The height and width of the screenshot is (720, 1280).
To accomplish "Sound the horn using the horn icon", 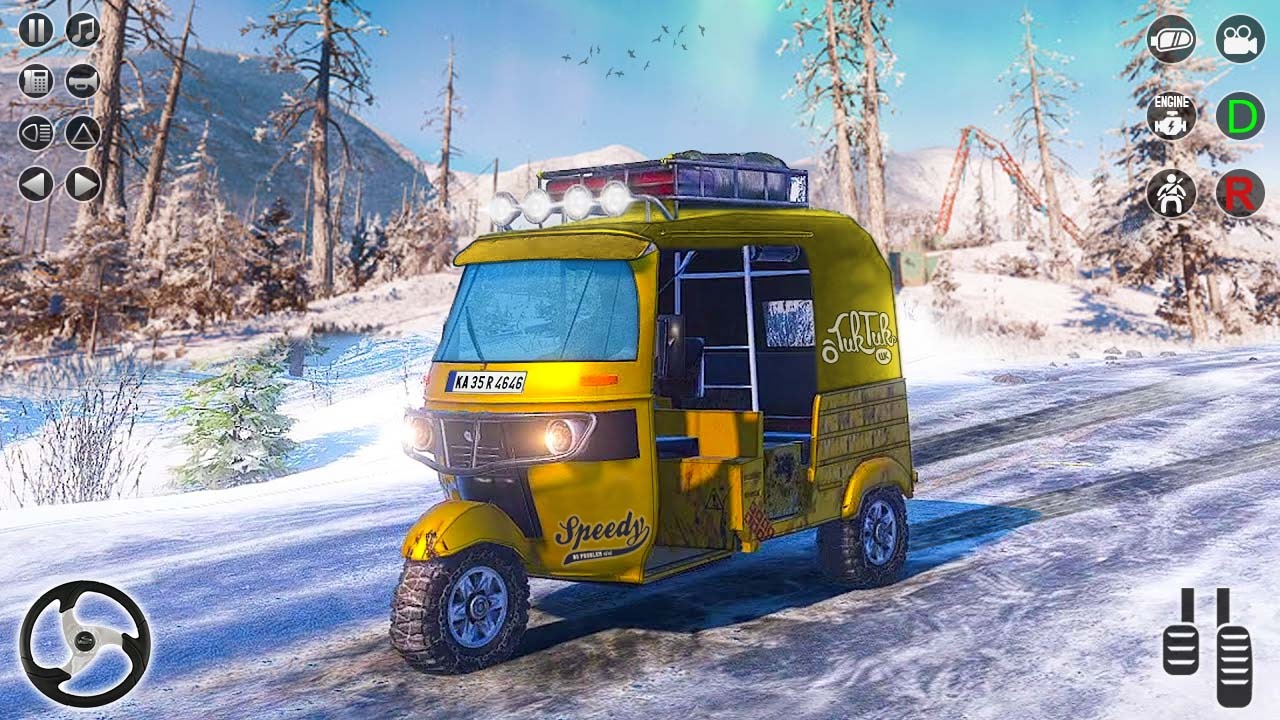I will (81, 81).
